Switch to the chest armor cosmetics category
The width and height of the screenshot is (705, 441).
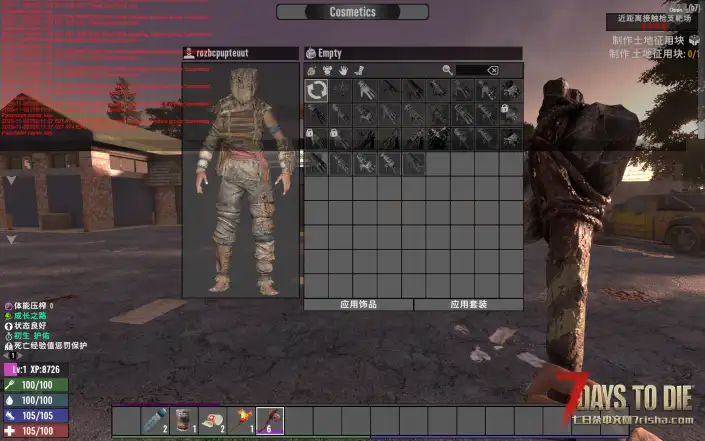point(327,71)
